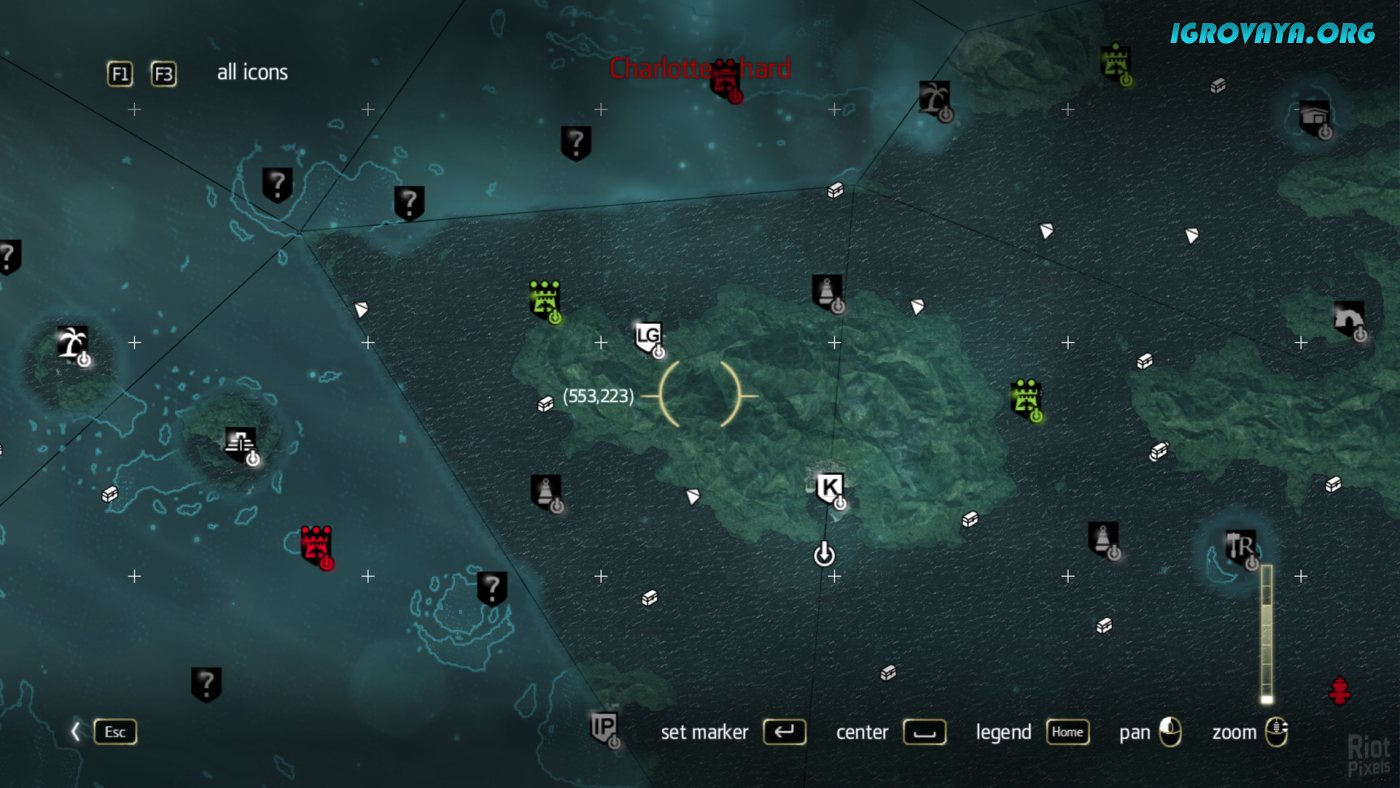Select the red Charlotte fort marker
The image size is (1400, 788).
tap(725, 78)
